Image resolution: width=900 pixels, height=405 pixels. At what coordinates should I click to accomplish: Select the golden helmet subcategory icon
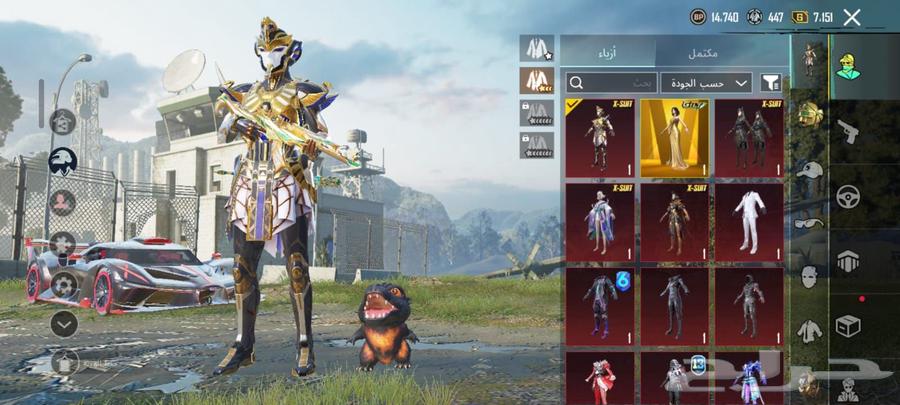808,113
